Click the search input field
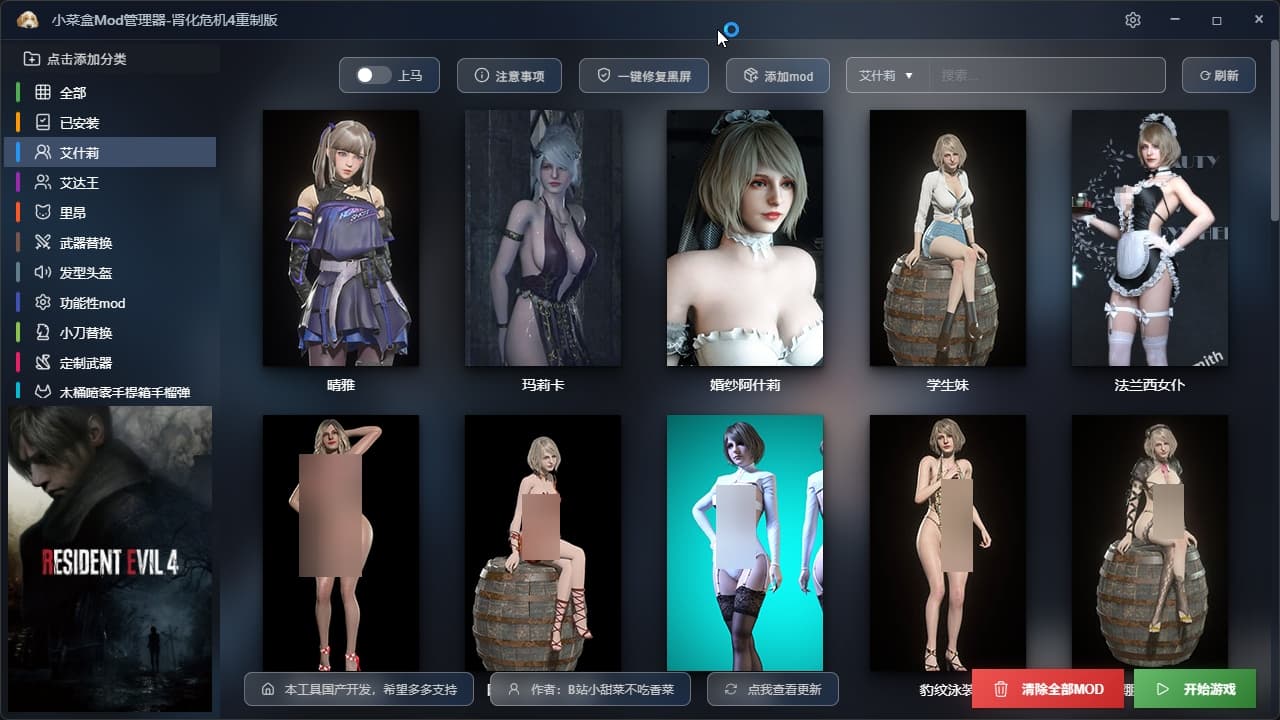 click(x=1047, y=76)
